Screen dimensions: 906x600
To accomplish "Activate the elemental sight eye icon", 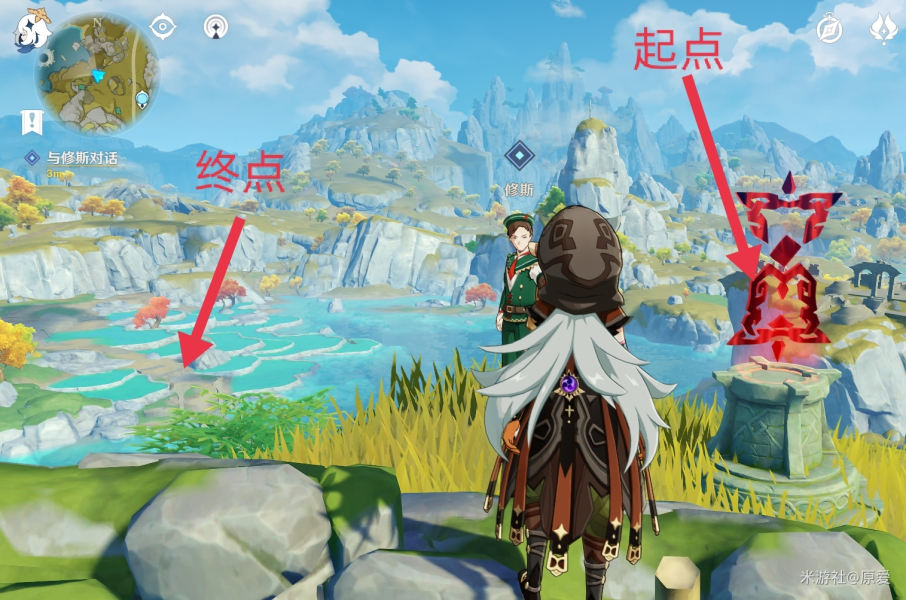I will point(162,26).
